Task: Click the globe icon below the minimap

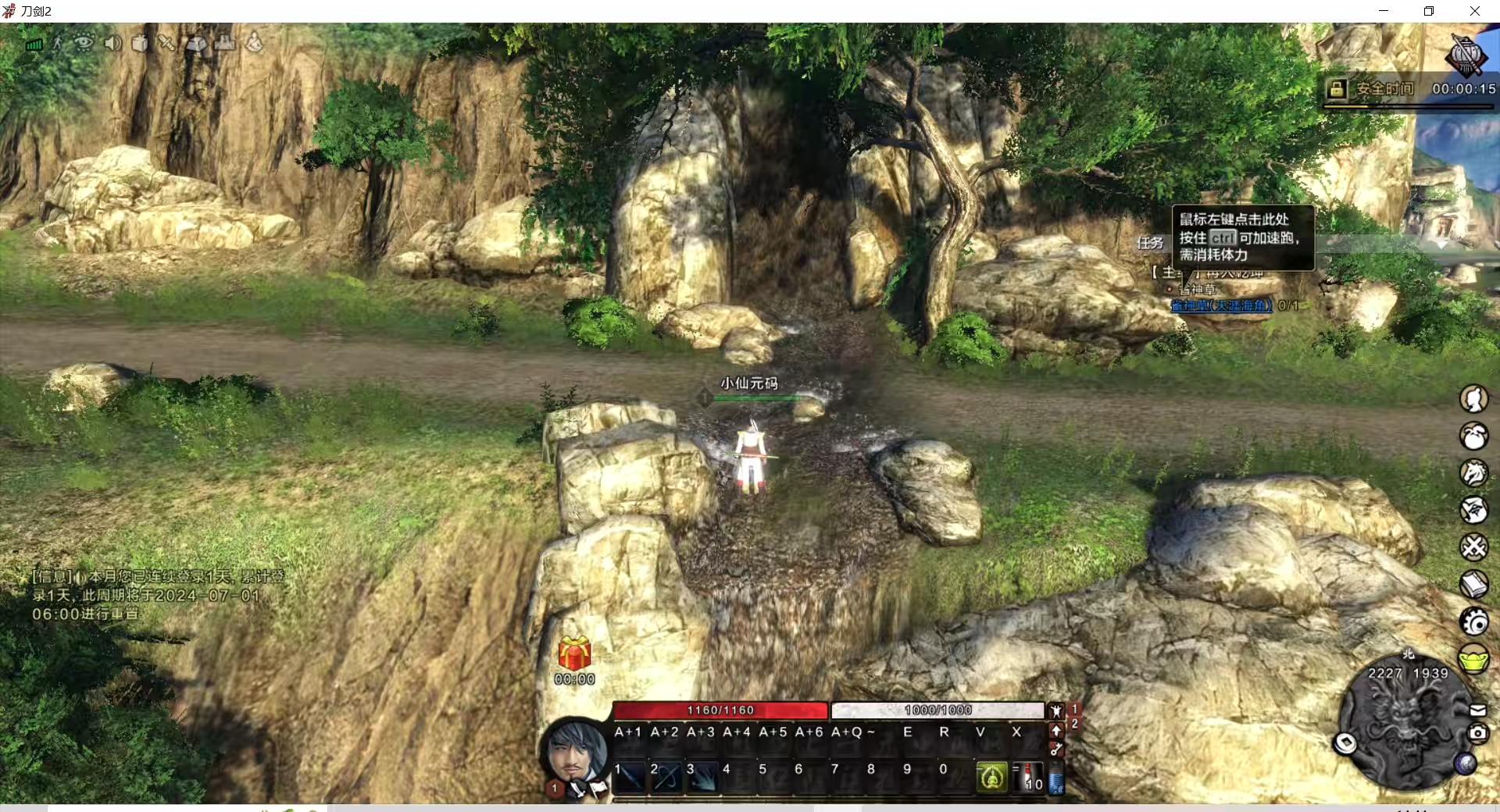Action: coord(1465,764)
